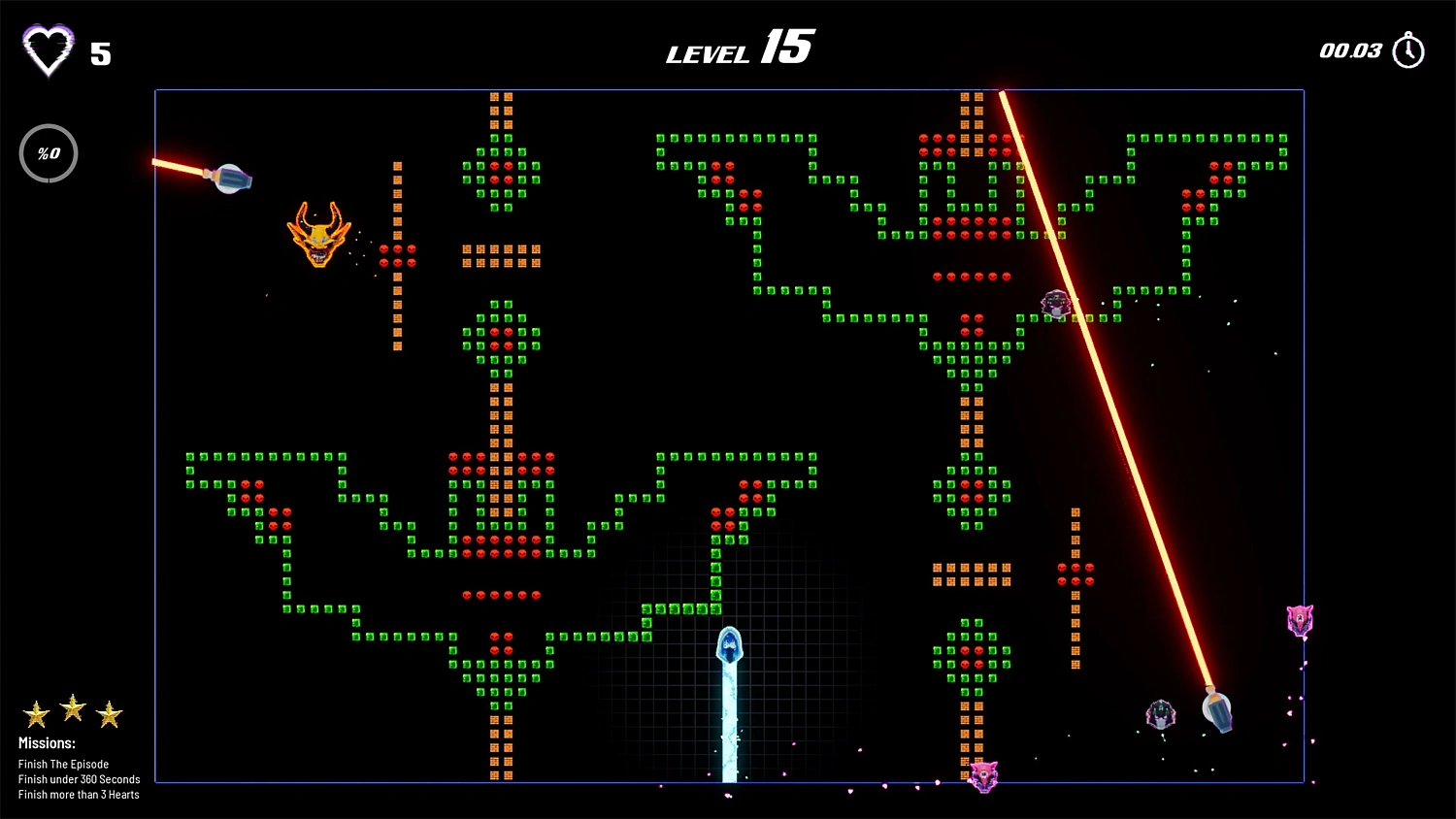The height and width of the screenshot is (819, 1456).
Task: Select the missile enemy near the top-left corner
Action: pyautogui.click(x=230, y=178)
